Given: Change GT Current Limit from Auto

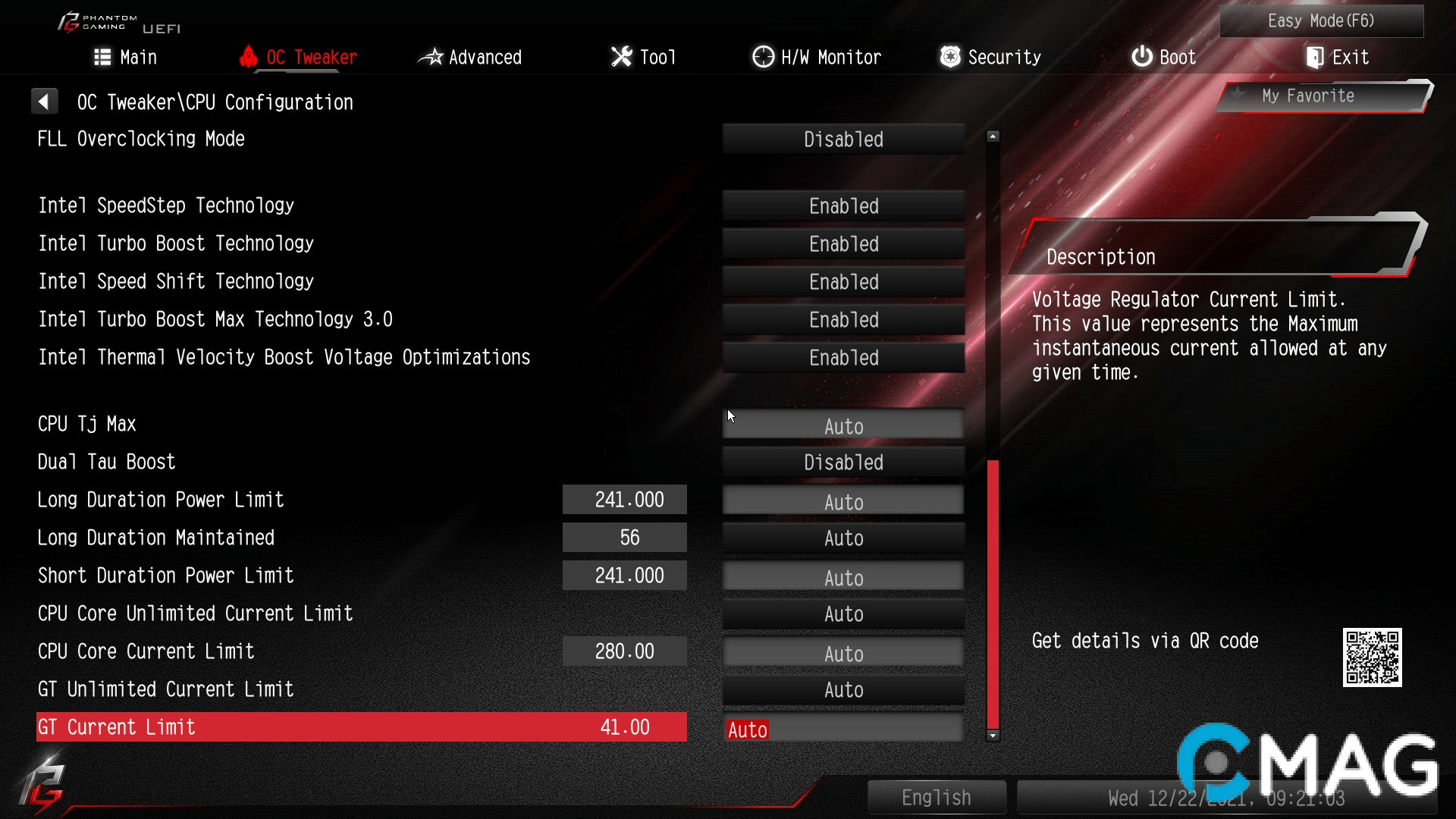Looking at the screenshot, I should (x=843, y=729).
